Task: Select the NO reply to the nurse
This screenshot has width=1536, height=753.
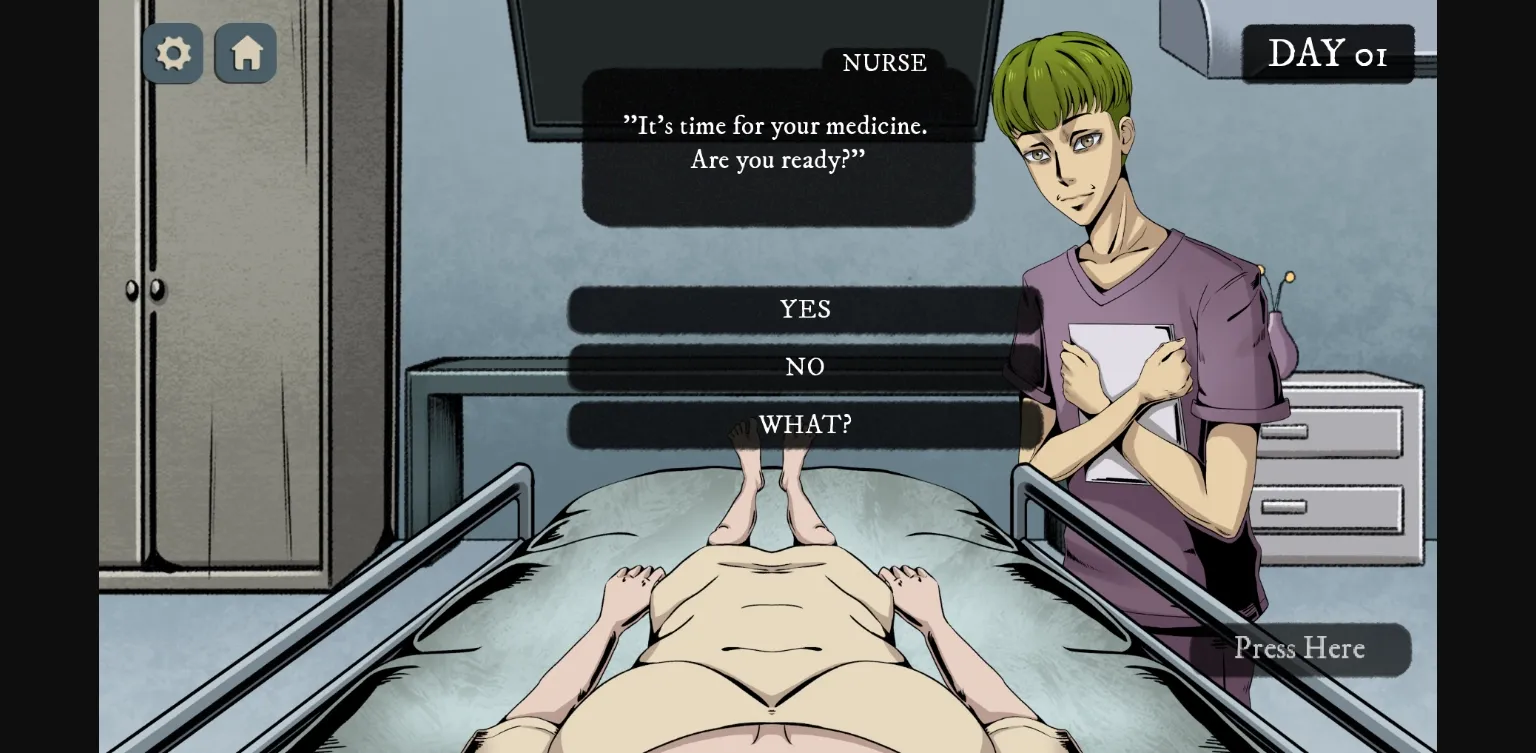Action: pos(805,367)
